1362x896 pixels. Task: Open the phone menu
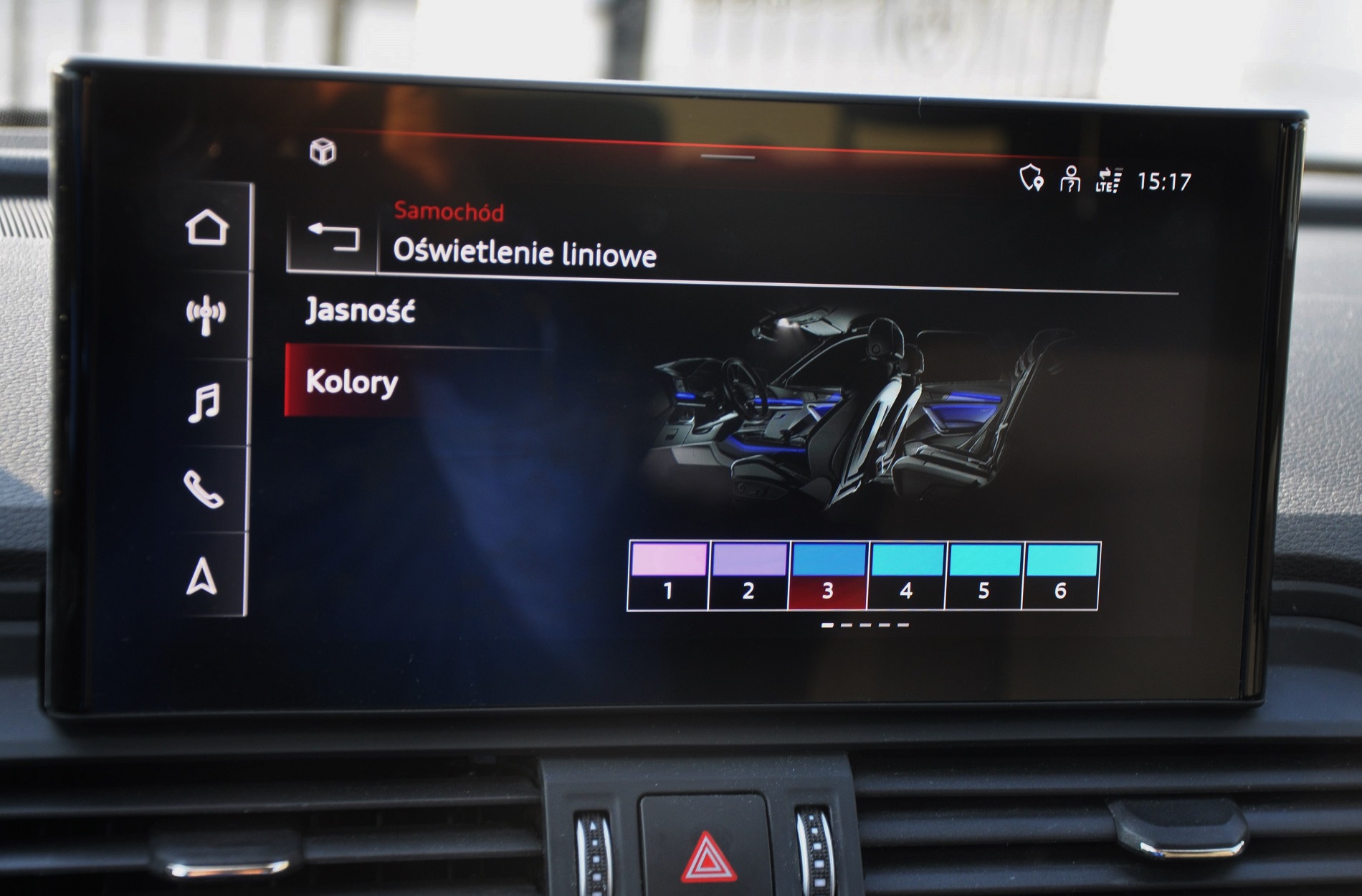click(204, 490)
